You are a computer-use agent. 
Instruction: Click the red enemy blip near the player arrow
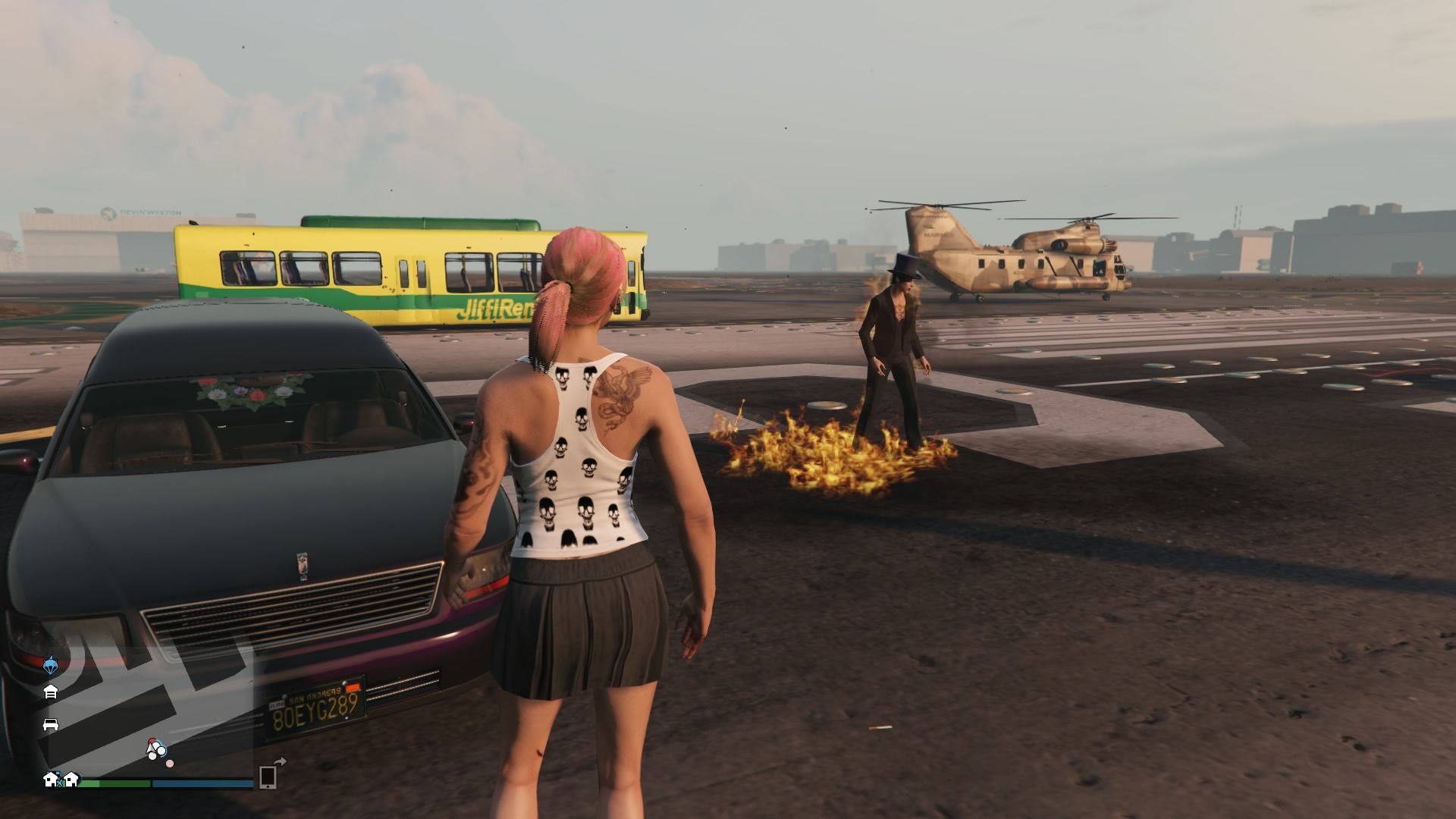coord(152,741)
